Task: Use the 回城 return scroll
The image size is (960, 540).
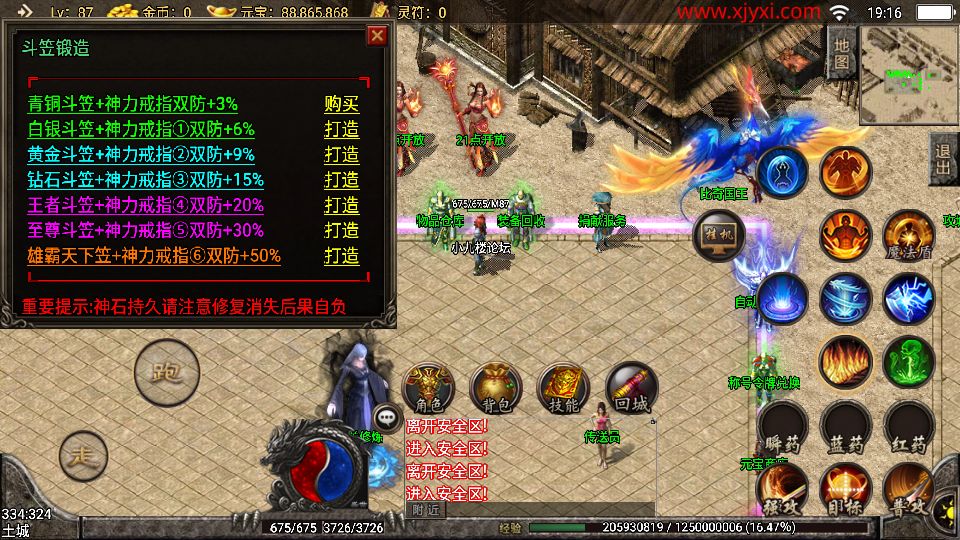Action: pos(631,389)
